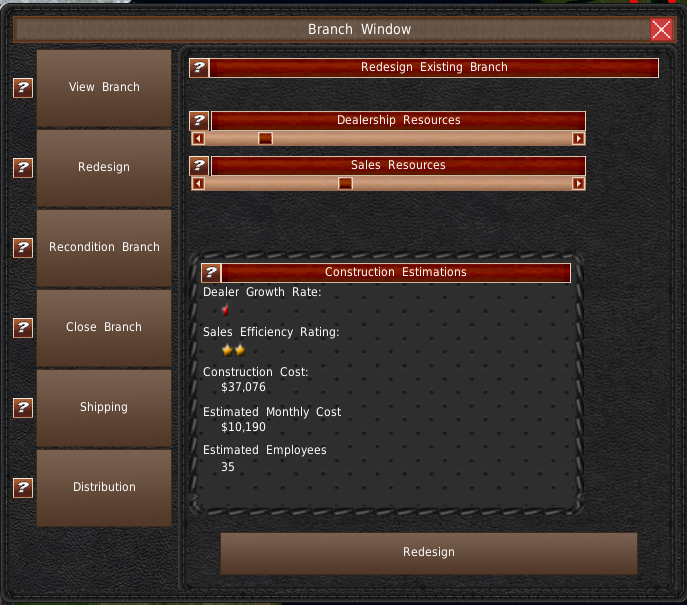Screen dimensions: 687x605
Task: Open the Shipping section
Action: pos(104,408)
